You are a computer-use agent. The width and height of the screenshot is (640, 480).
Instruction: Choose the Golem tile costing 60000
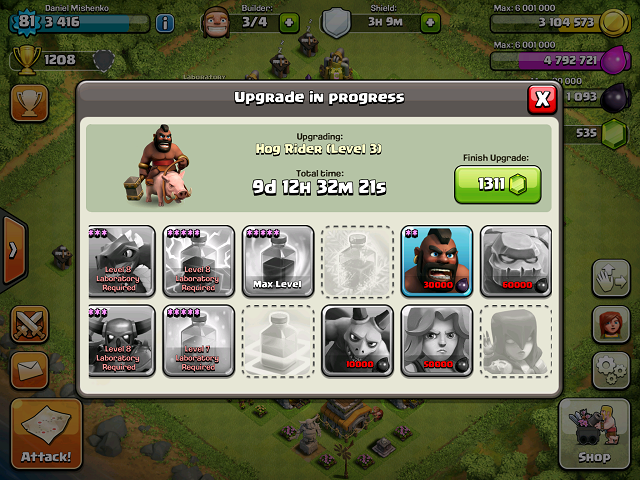(x=517, y=260)
